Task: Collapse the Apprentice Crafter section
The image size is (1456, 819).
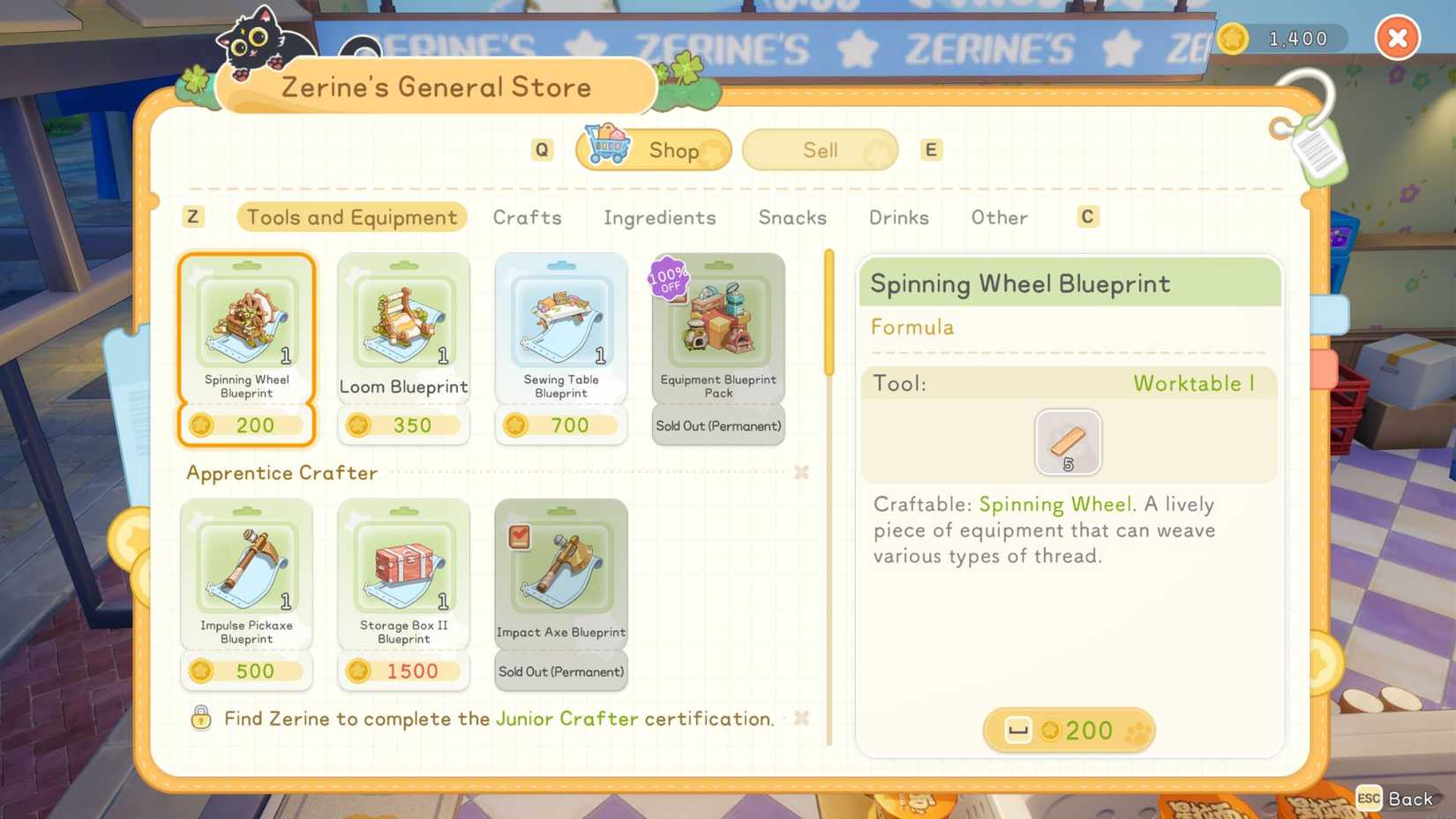Action: pyautogui.click(x=801, y=473)
